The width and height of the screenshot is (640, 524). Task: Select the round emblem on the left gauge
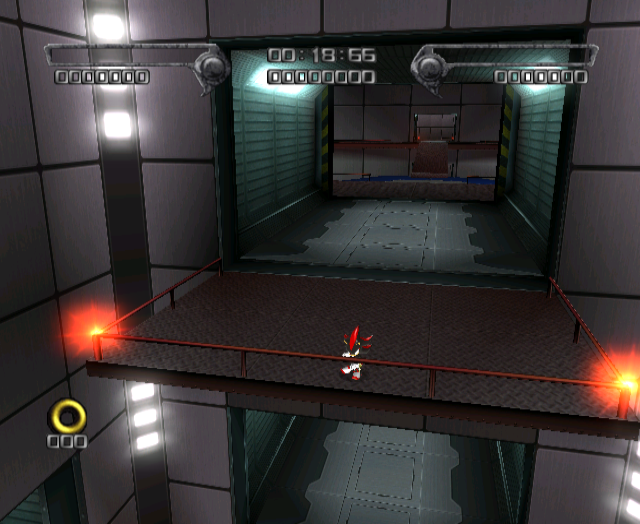(212, 67)
